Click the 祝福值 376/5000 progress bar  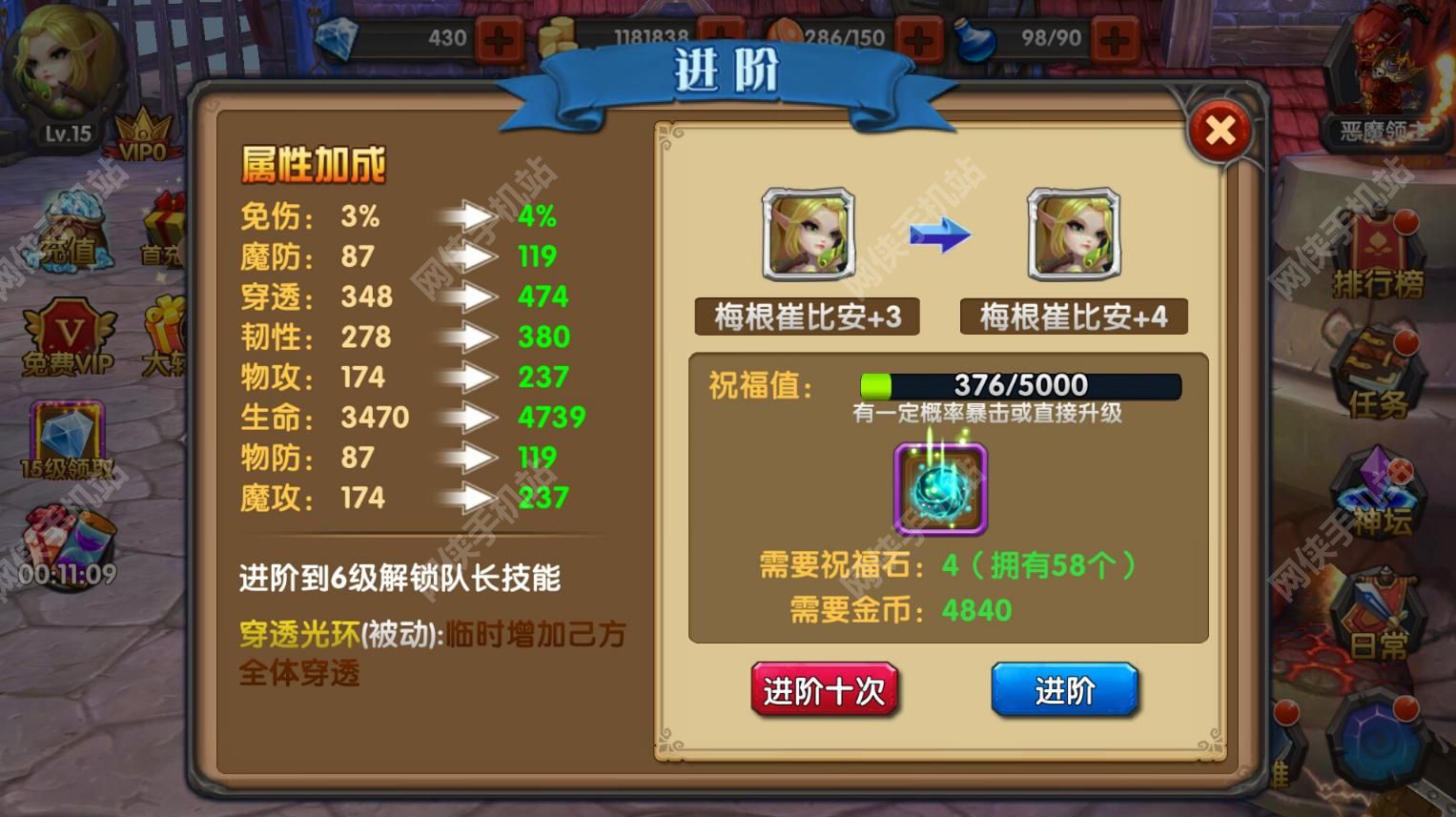[1018, 385]
